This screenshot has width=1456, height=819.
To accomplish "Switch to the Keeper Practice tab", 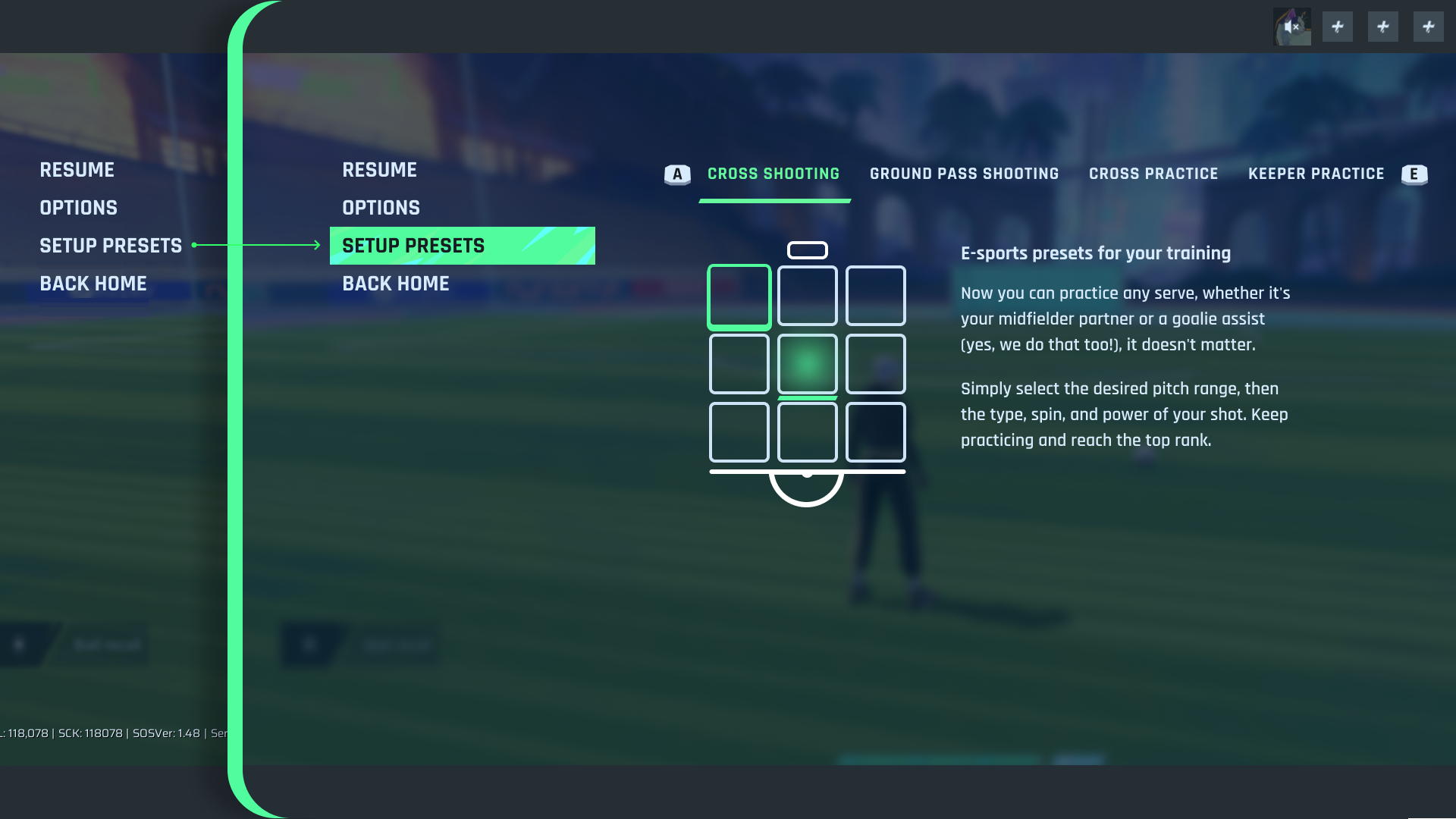I will [x=1316, y=174].
